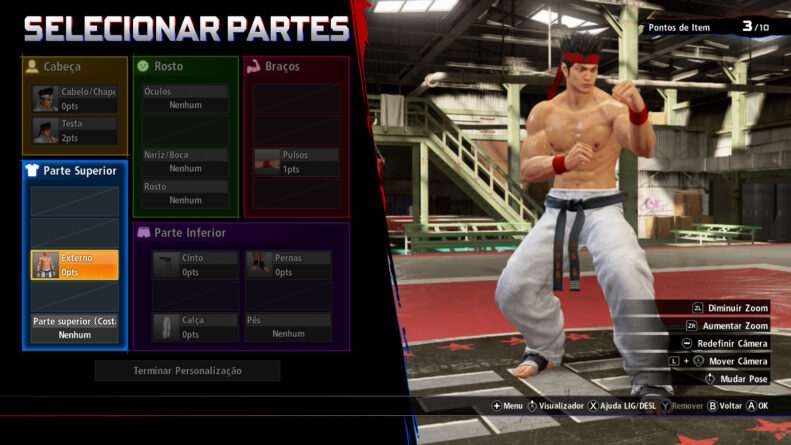Select the Cabelo/Chapéu hair slot
This screenshot has width=791, height=445.
75,98
